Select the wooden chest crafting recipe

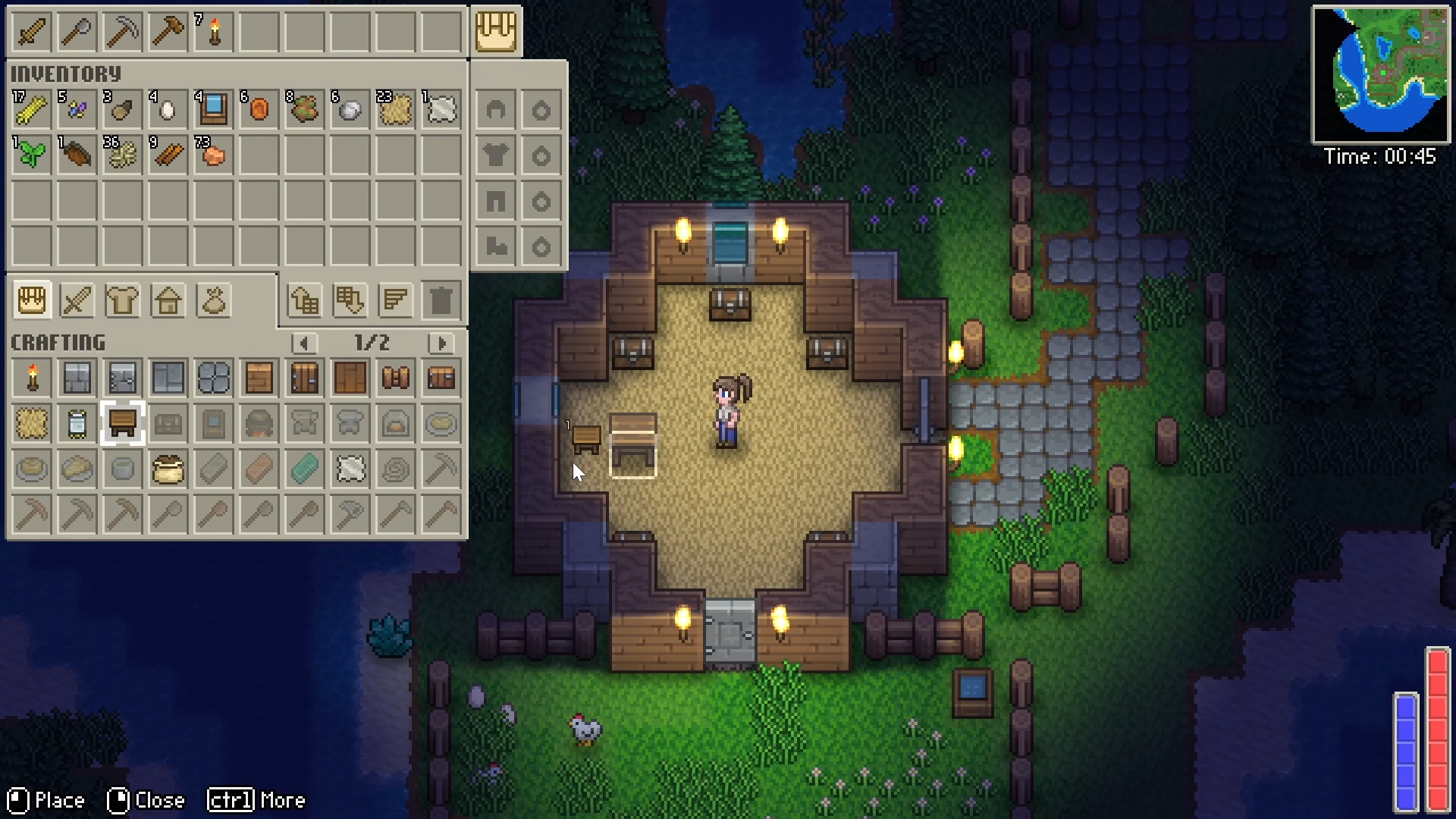tap(441, 378)
